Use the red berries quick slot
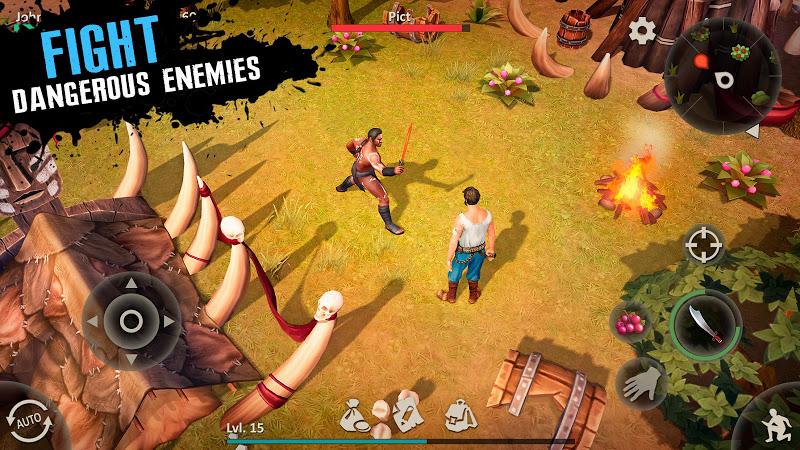The image size is (800, 450). click(632, 324)
